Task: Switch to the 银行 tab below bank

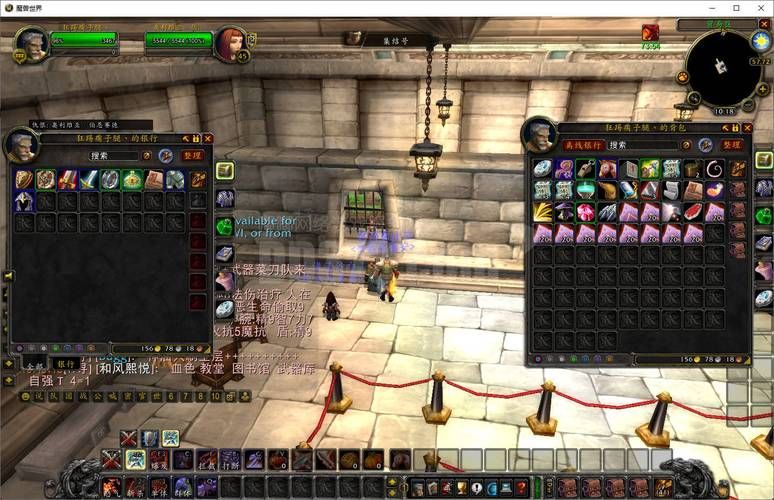Action: [66, 363]
